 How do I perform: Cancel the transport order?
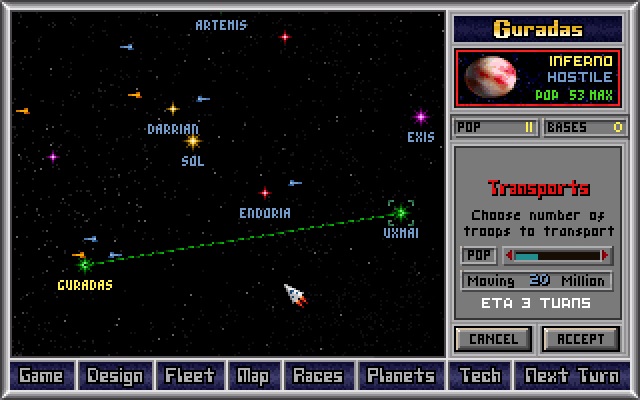[493, 339]
